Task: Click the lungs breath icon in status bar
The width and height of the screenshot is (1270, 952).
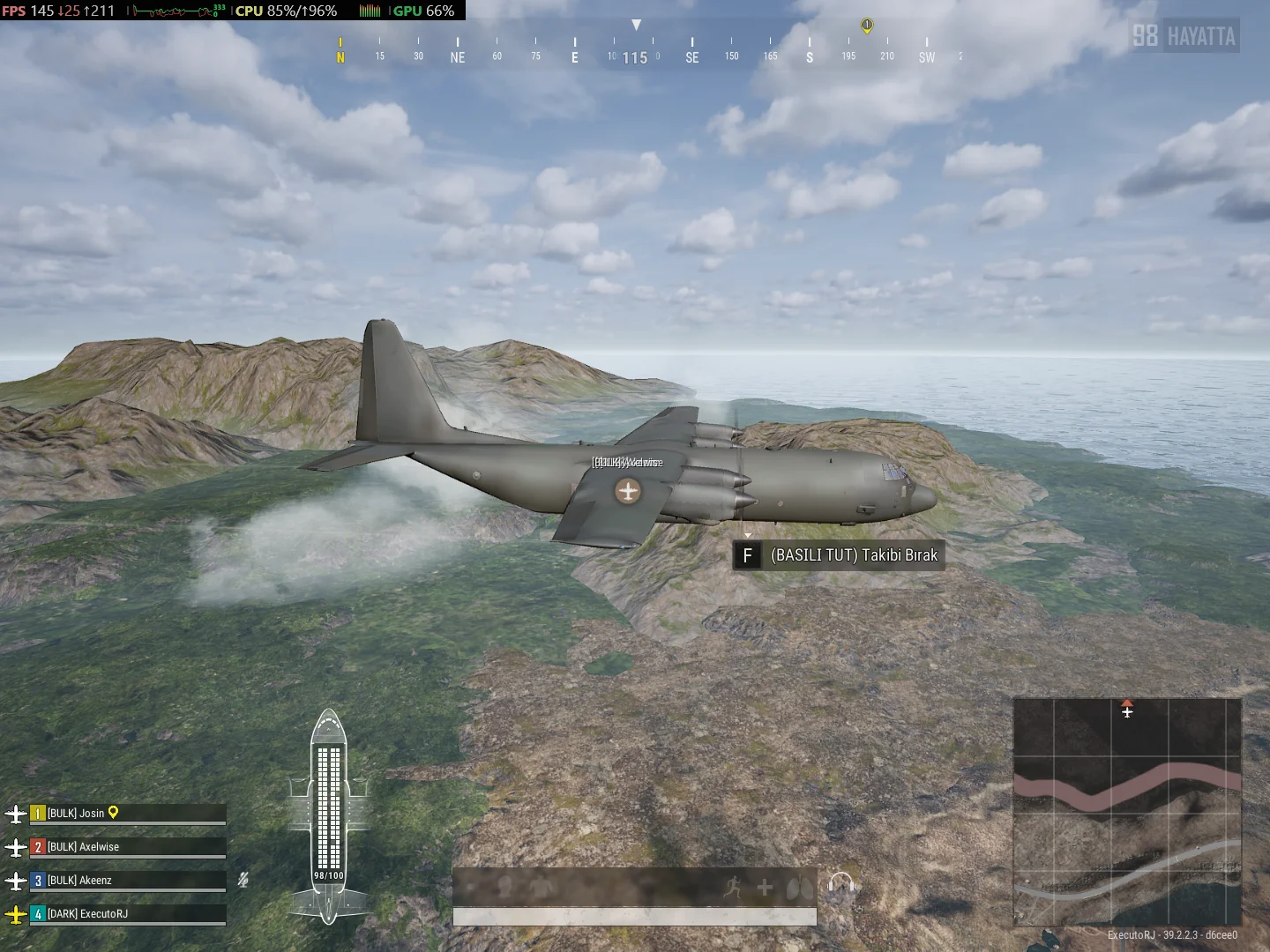Action: tap(798, 888)
